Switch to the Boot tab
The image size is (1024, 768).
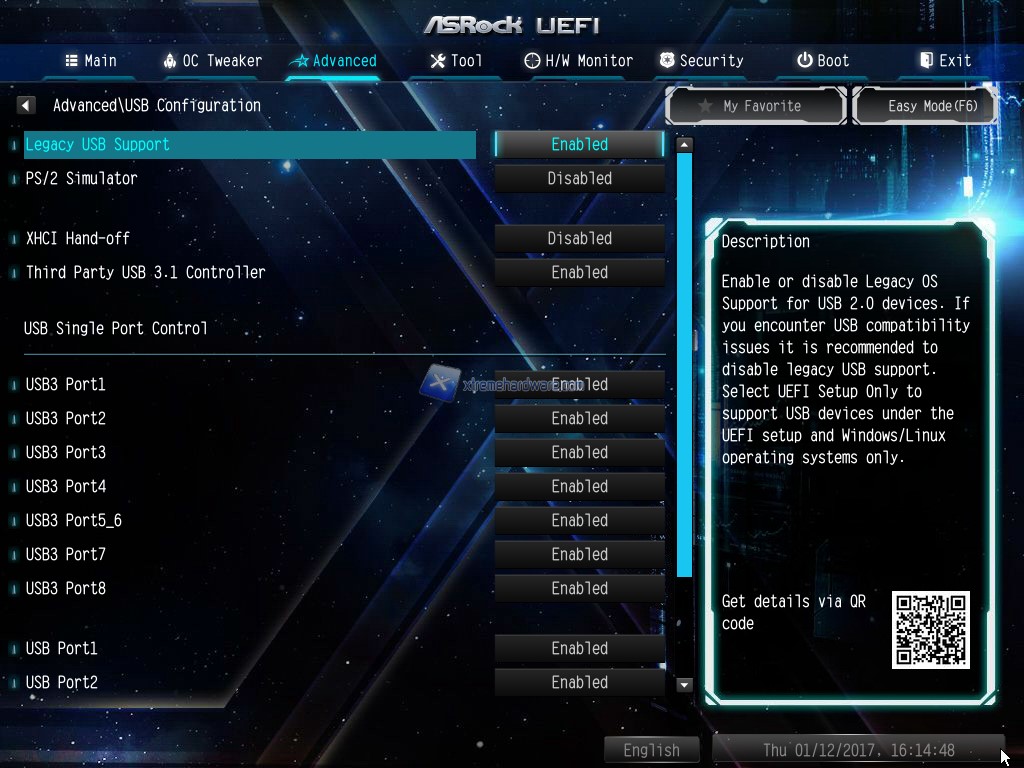822,61
